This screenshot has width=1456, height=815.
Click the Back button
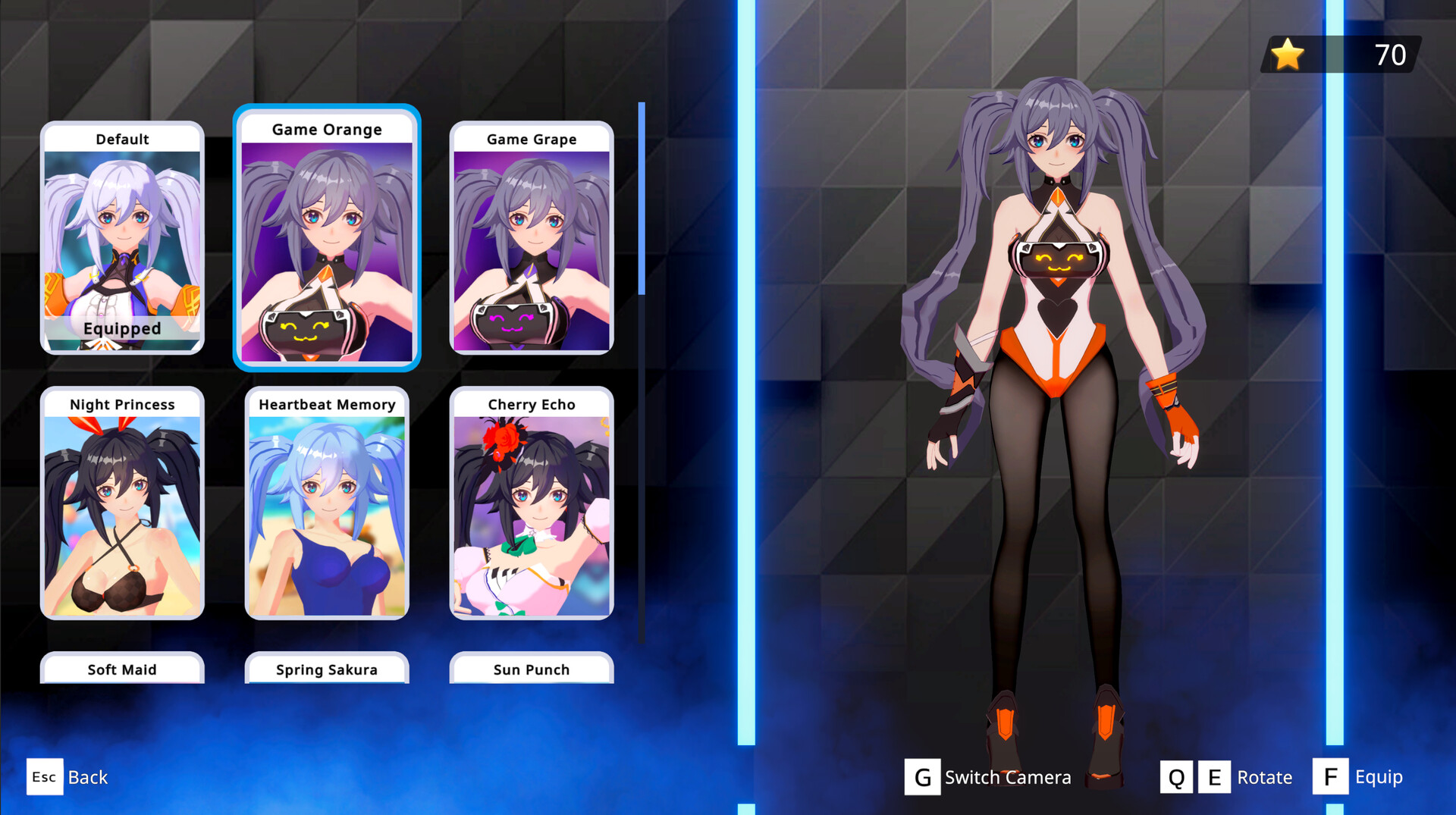coord(87,777)
